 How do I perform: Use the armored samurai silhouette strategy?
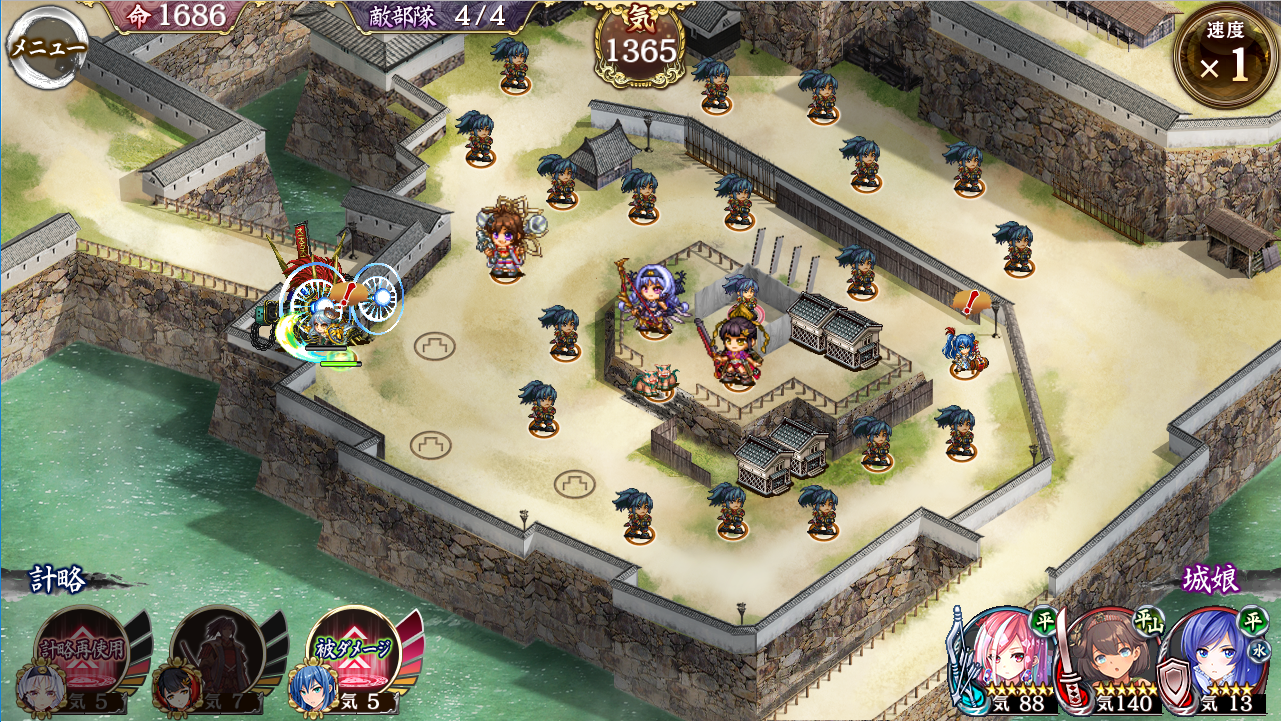pos(217,653)
